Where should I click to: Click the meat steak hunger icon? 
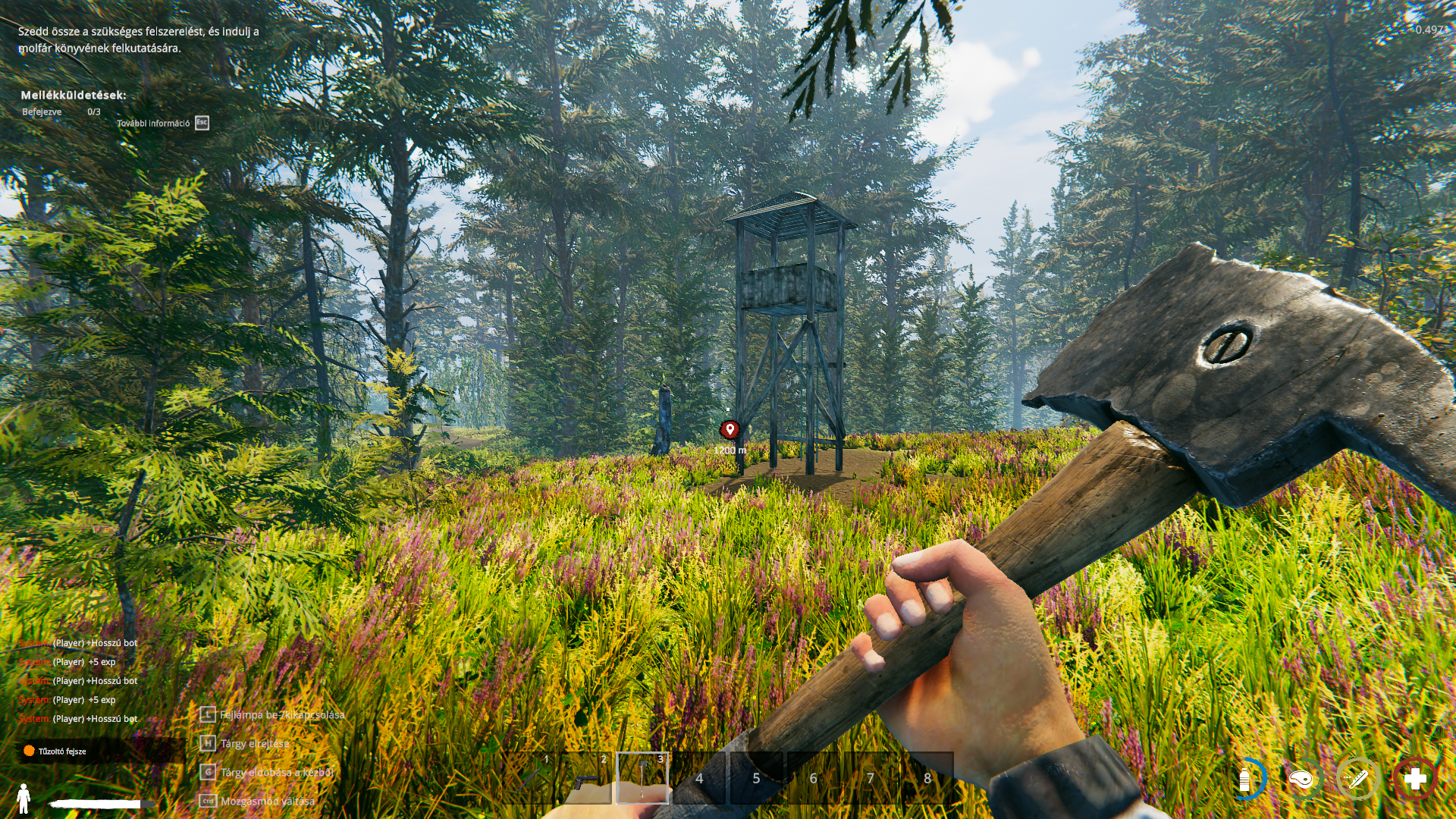coord(1301,779)
